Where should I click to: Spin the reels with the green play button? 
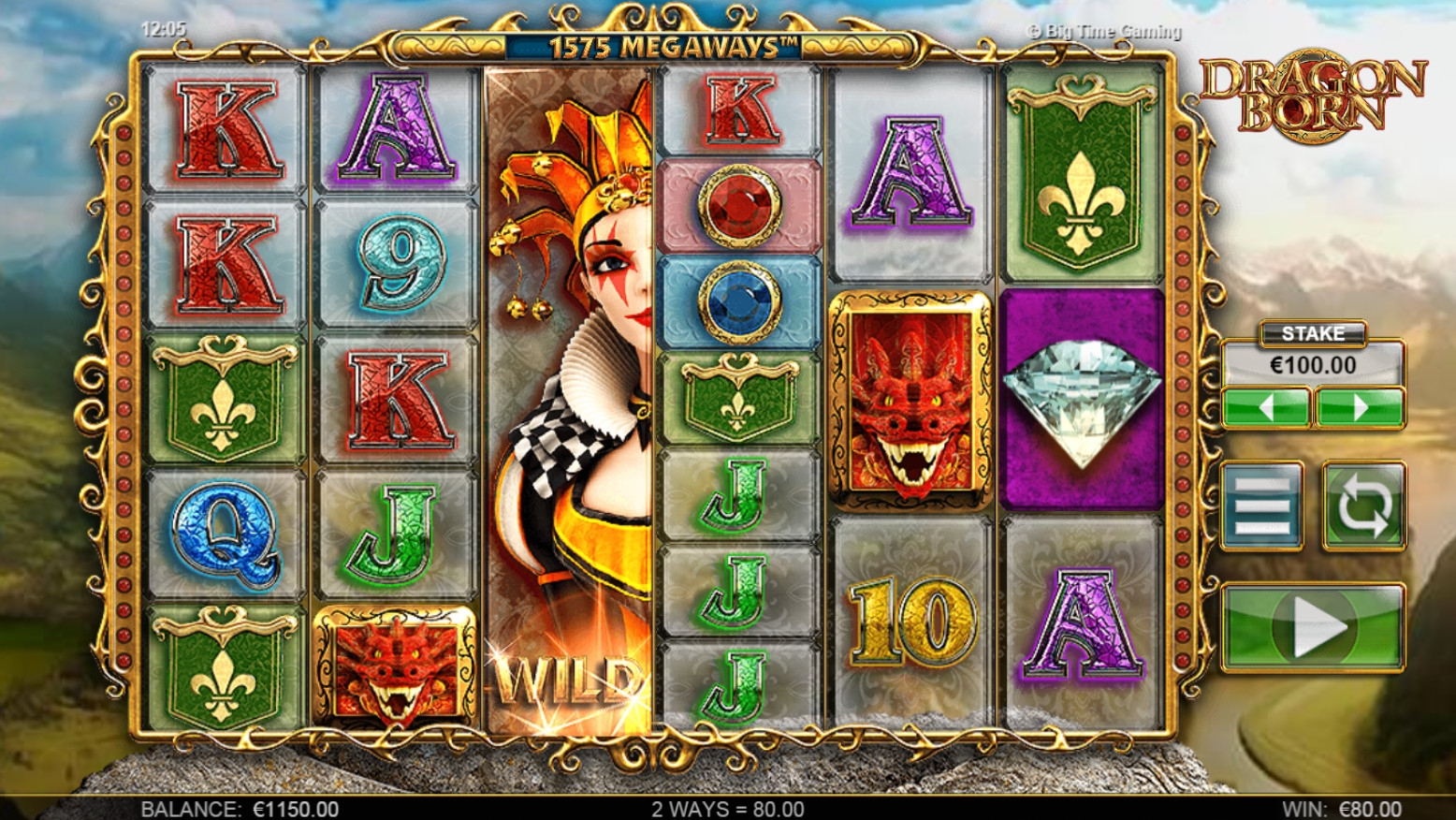(x=1313, y=627)
